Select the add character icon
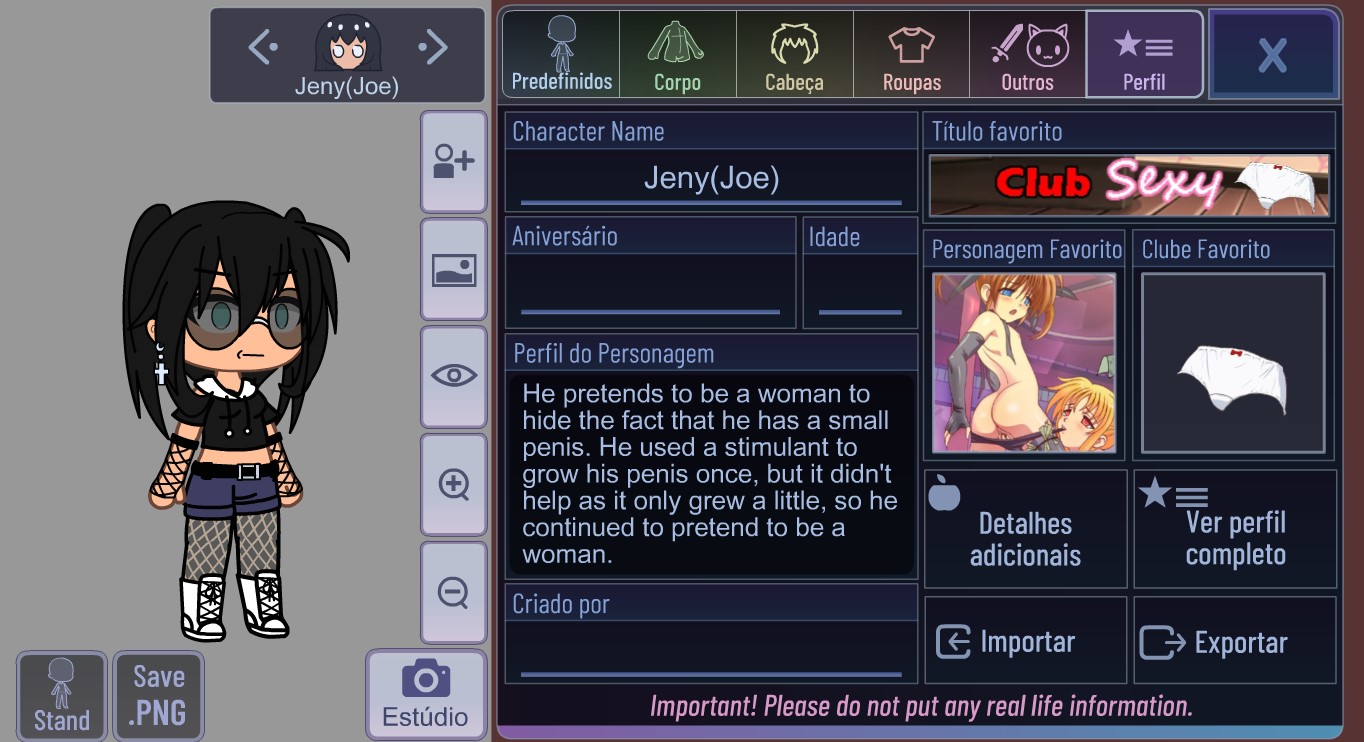 454,161
